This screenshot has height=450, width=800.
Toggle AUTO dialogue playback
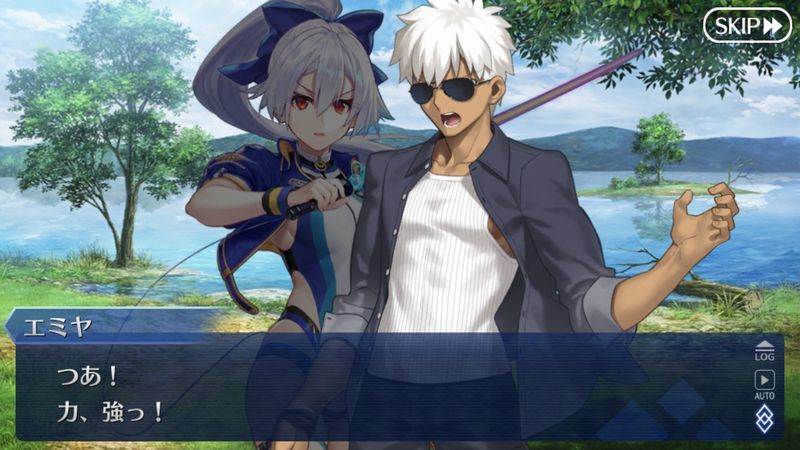pos(765,383)
